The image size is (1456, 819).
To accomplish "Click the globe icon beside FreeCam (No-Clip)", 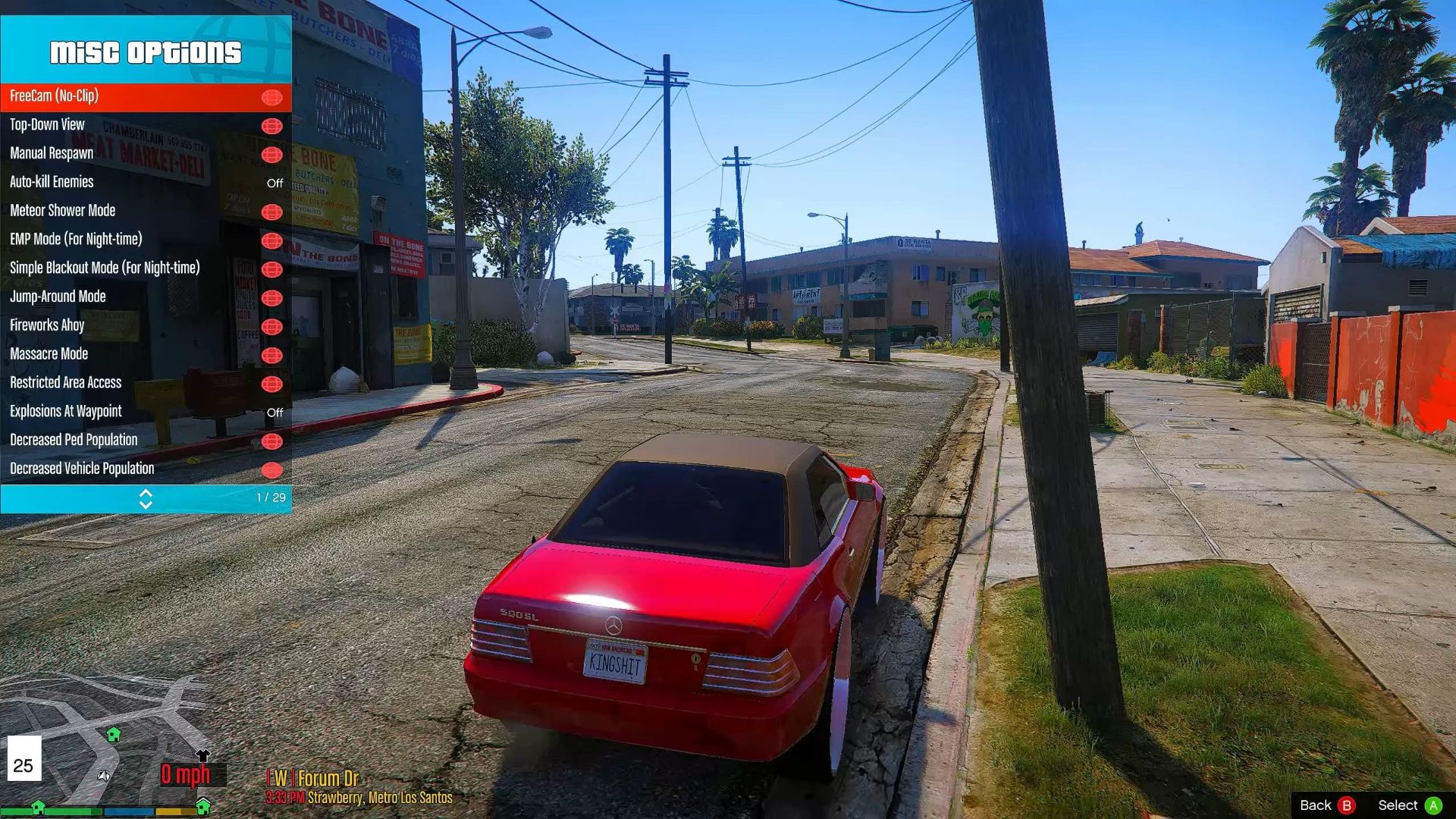I will 272,96.
